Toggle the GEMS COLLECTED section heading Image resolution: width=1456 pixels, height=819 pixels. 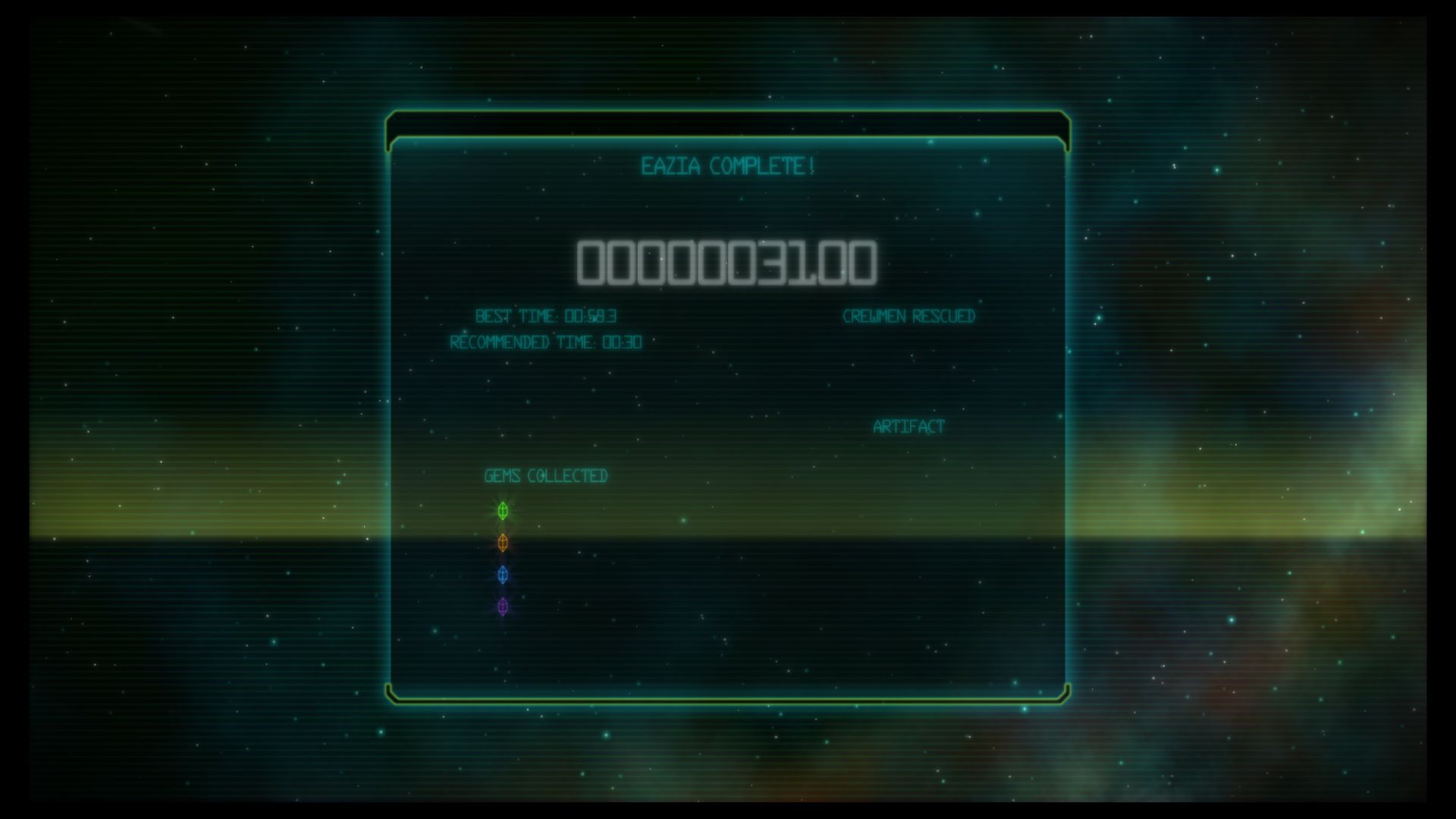tap(546, 476)
